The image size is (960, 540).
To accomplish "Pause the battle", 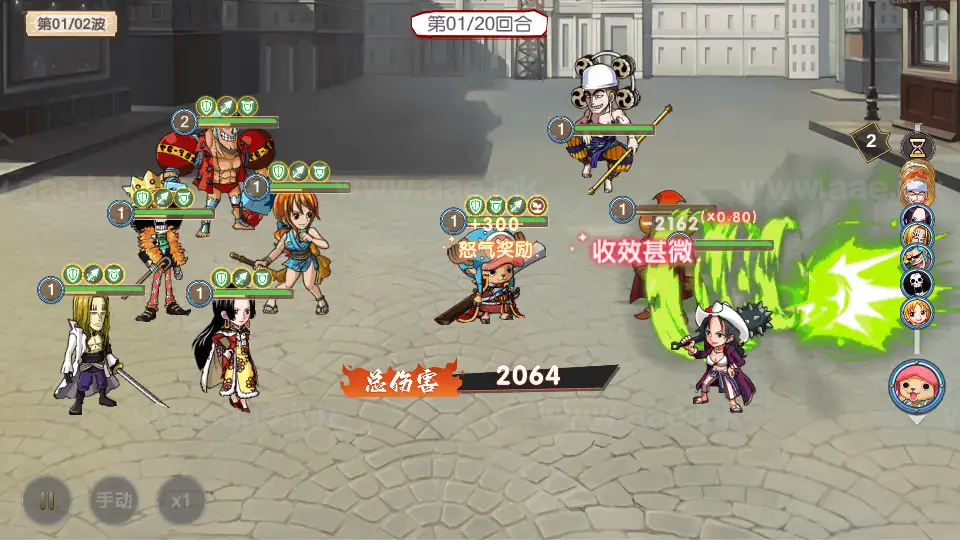I will [47, 500].
